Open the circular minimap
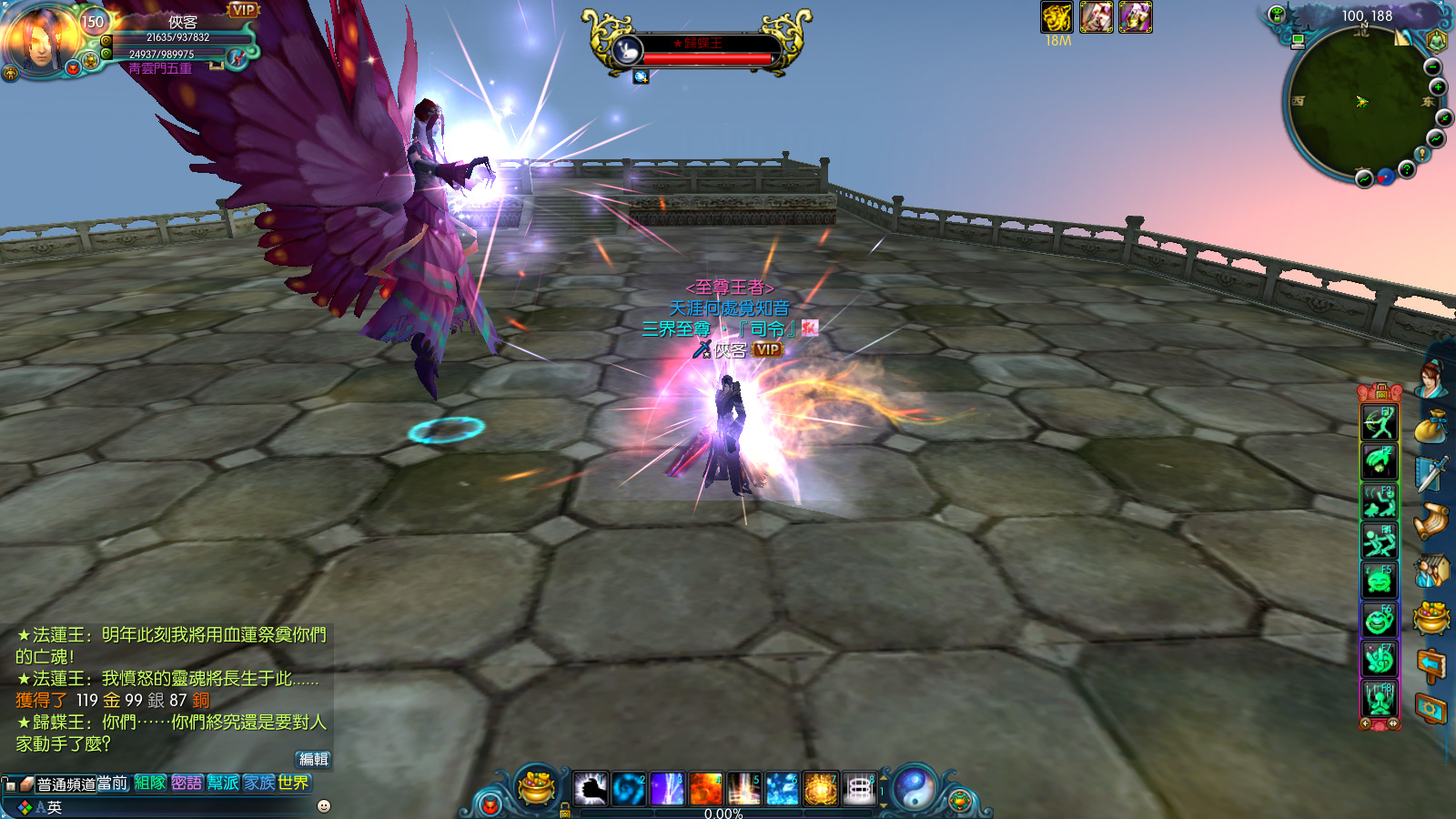This screenshot has width=1456, height=819. (x=1360, y=102)
